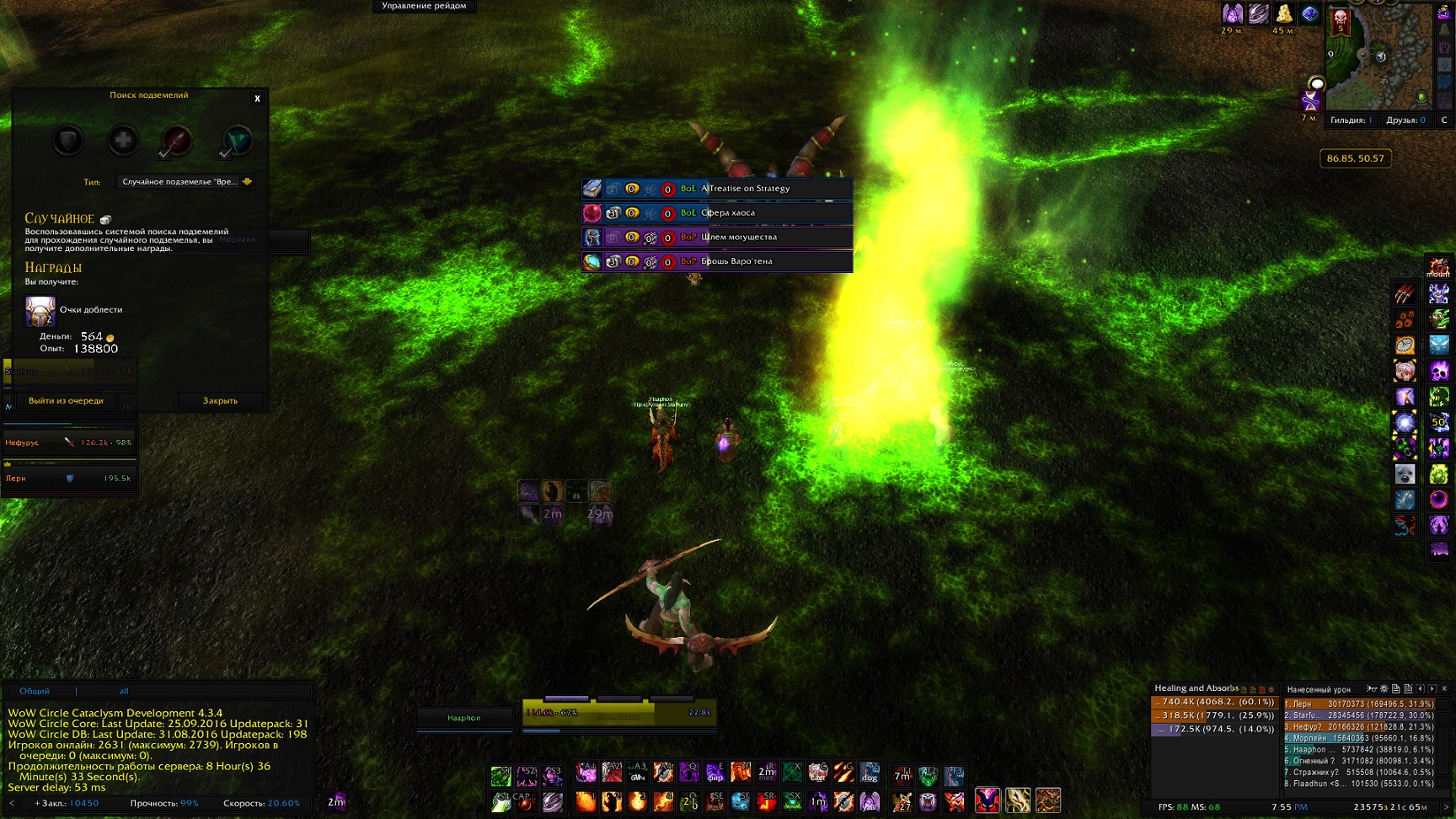
Task: Click the 'Выйти из очереди' leave queue button
Action: pyautogui.click(x=66, y=401)
